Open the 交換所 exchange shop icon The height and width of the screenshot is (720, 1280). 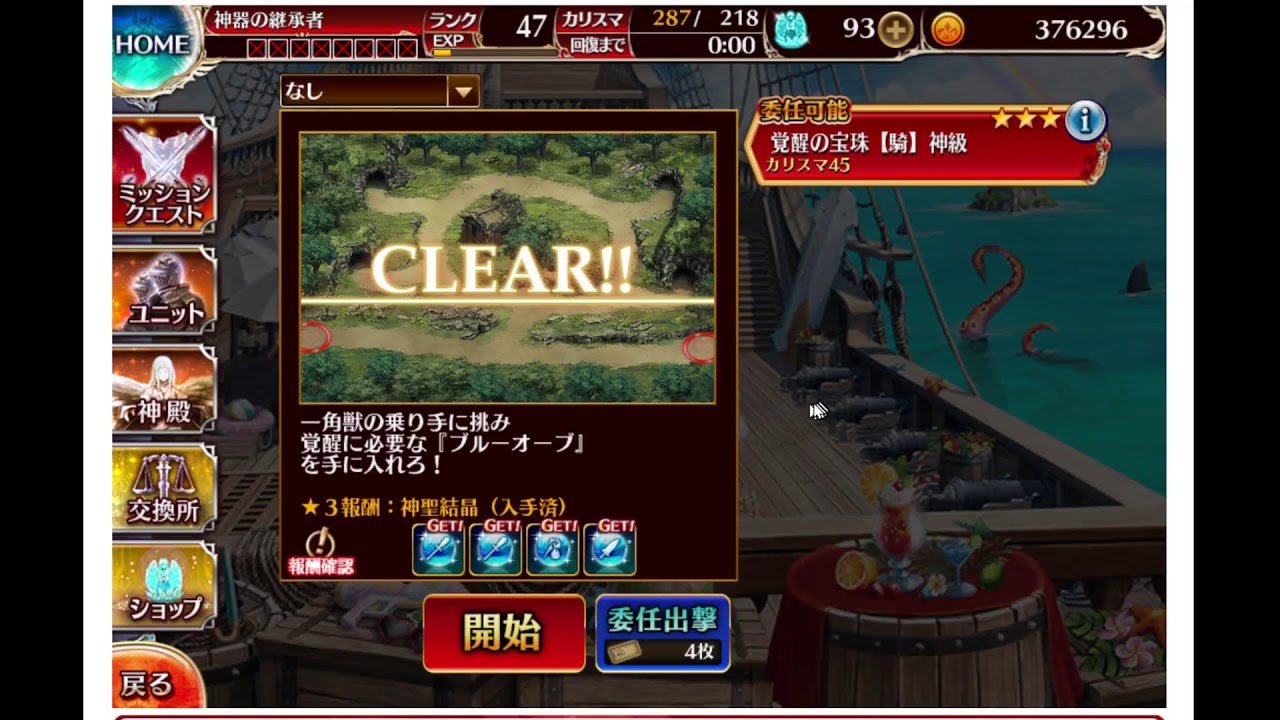coord(163,487)
